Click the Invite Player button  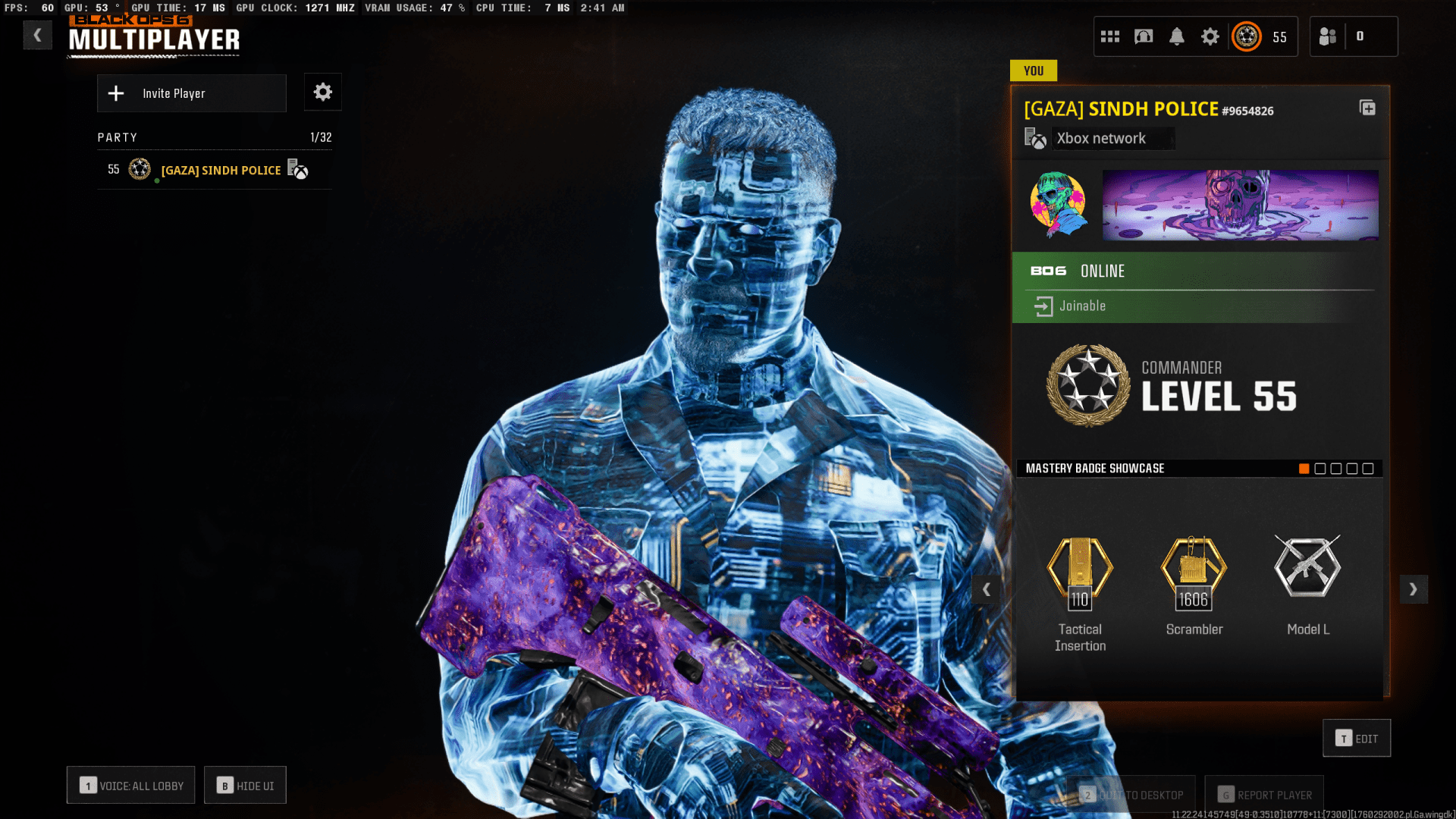coord(191,93)
